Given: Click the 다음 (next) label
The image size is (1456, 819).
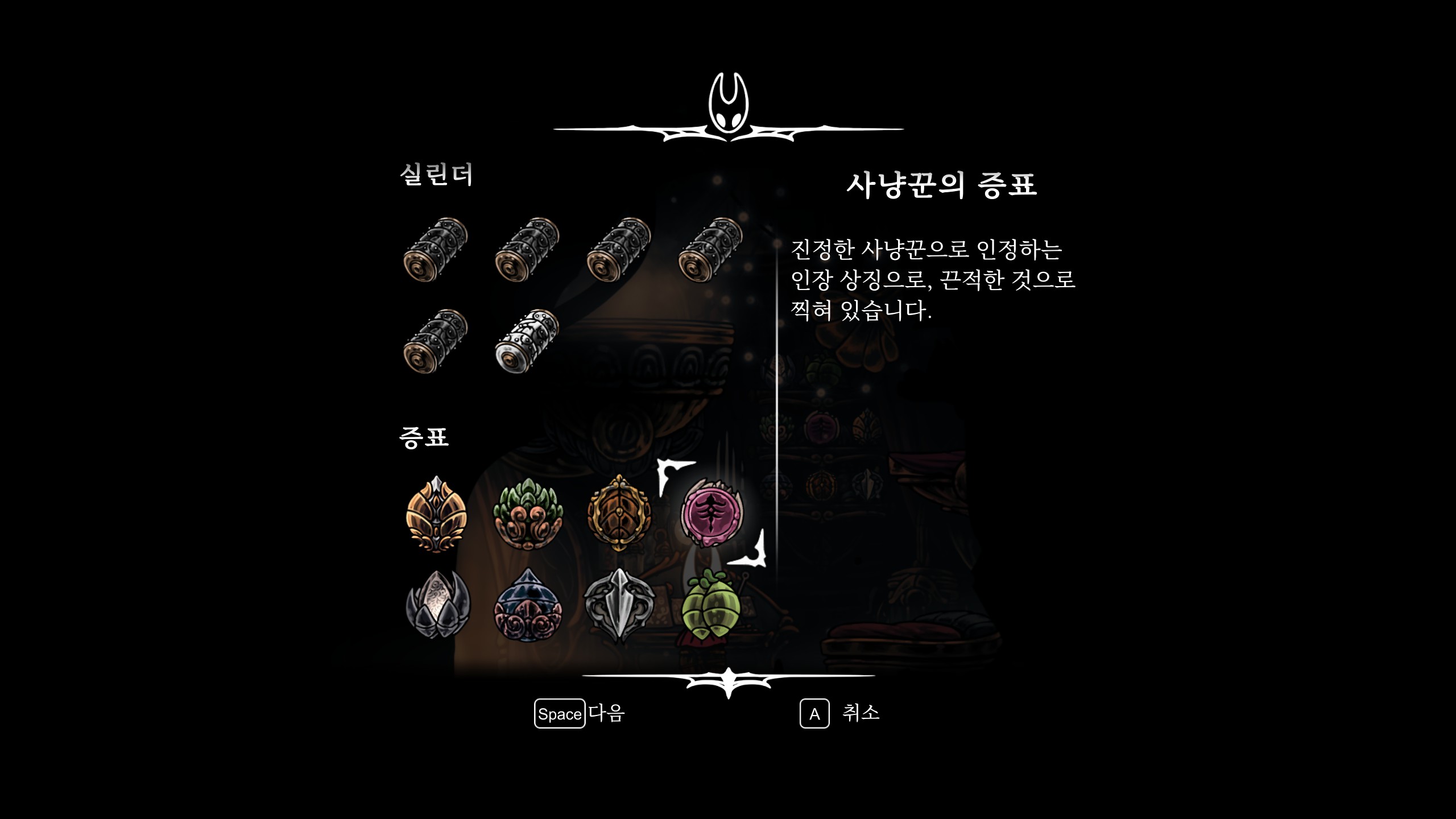Looking at the screenshot, I should point(606,713).
